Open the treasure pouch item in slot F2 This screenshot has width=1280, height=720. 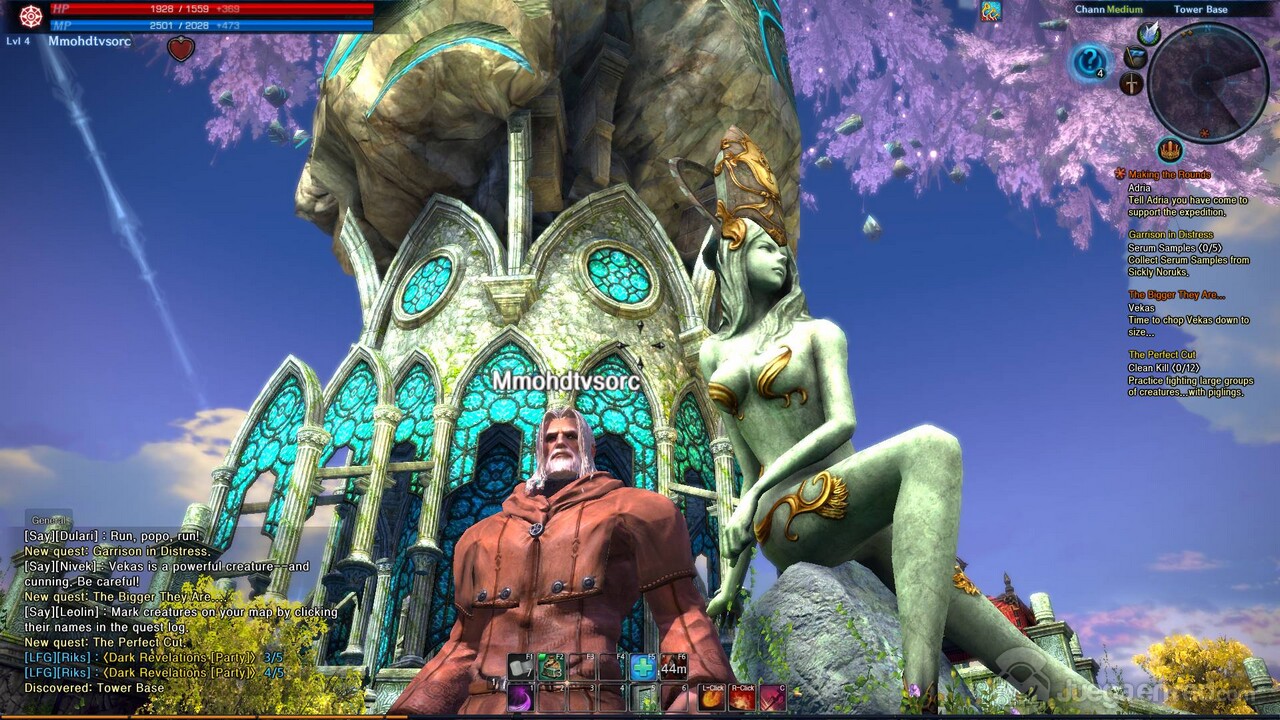pyautogui.click(x=551, y=666)
